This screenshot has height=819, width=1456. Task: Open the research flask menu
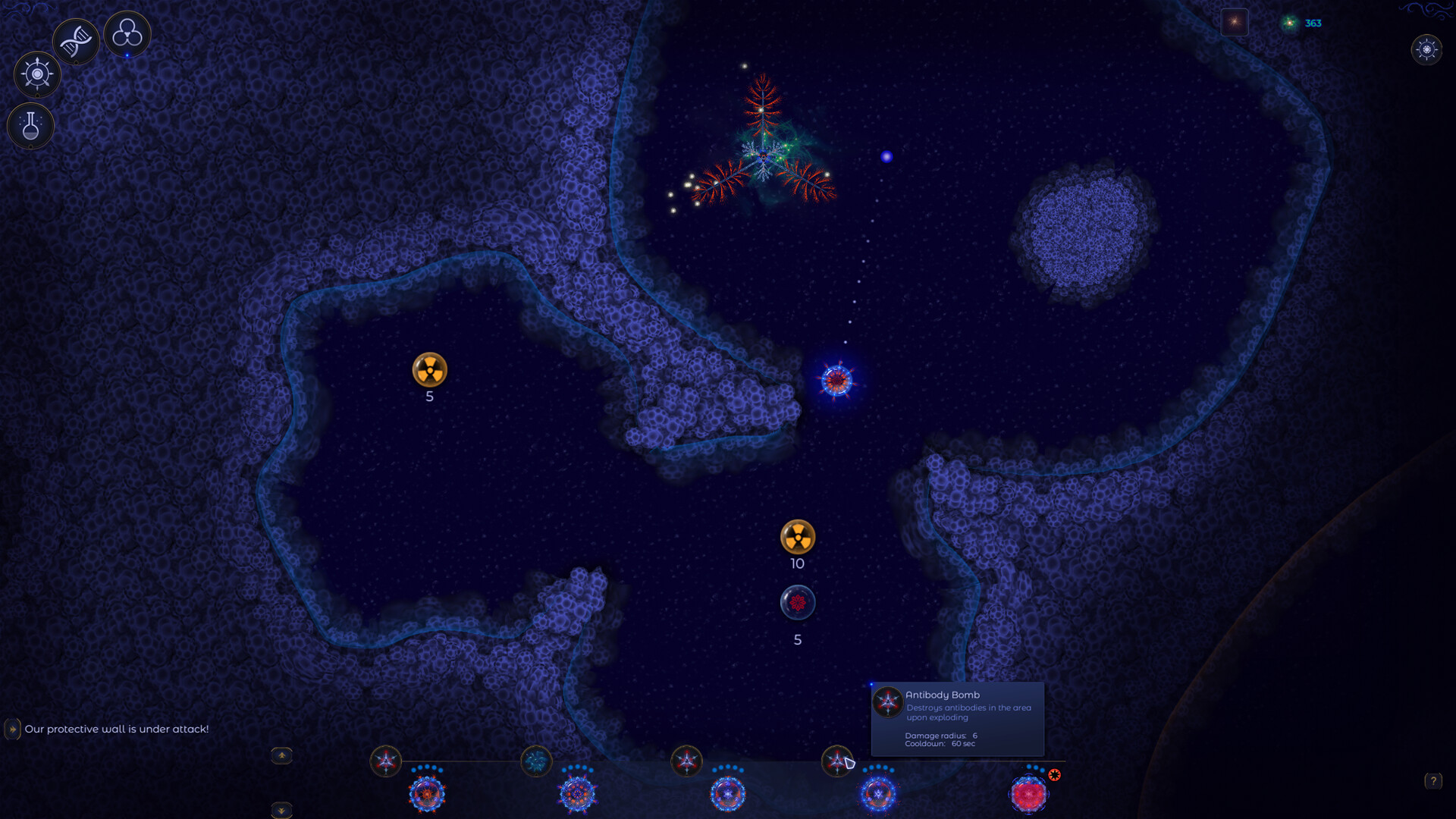pyautogui.click(x=30, y=126)
